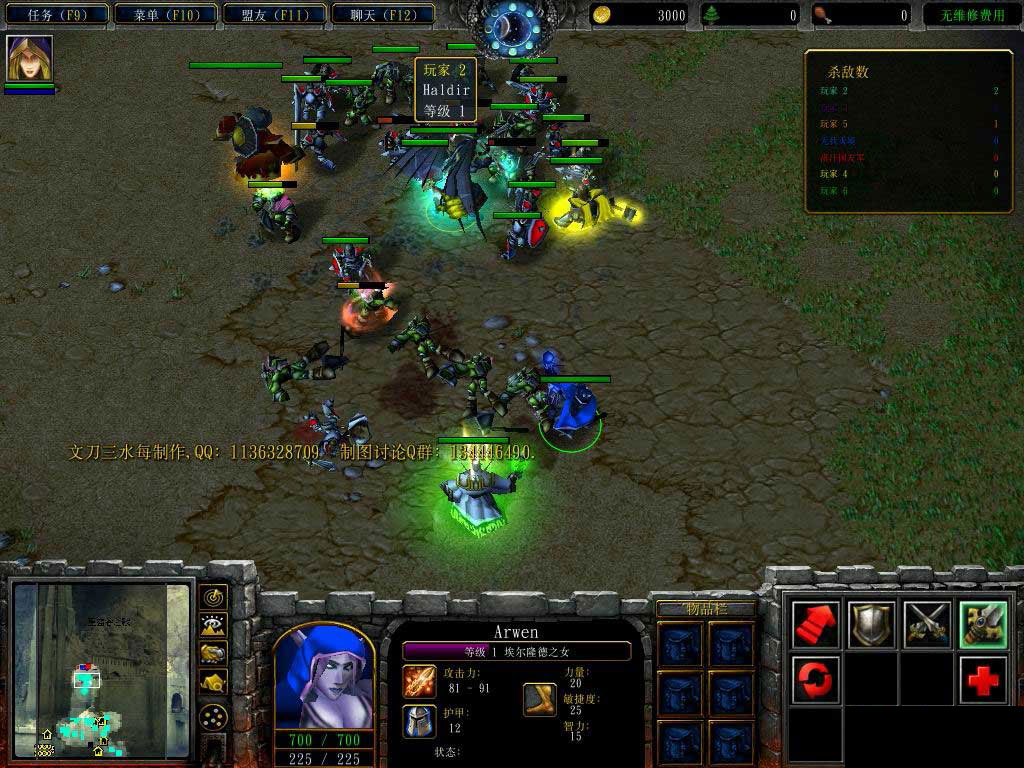Viewport: 1024px width, 768px height.
Task: Activate the green-highlighted sword Attack command
Action: tap(983, 625)
